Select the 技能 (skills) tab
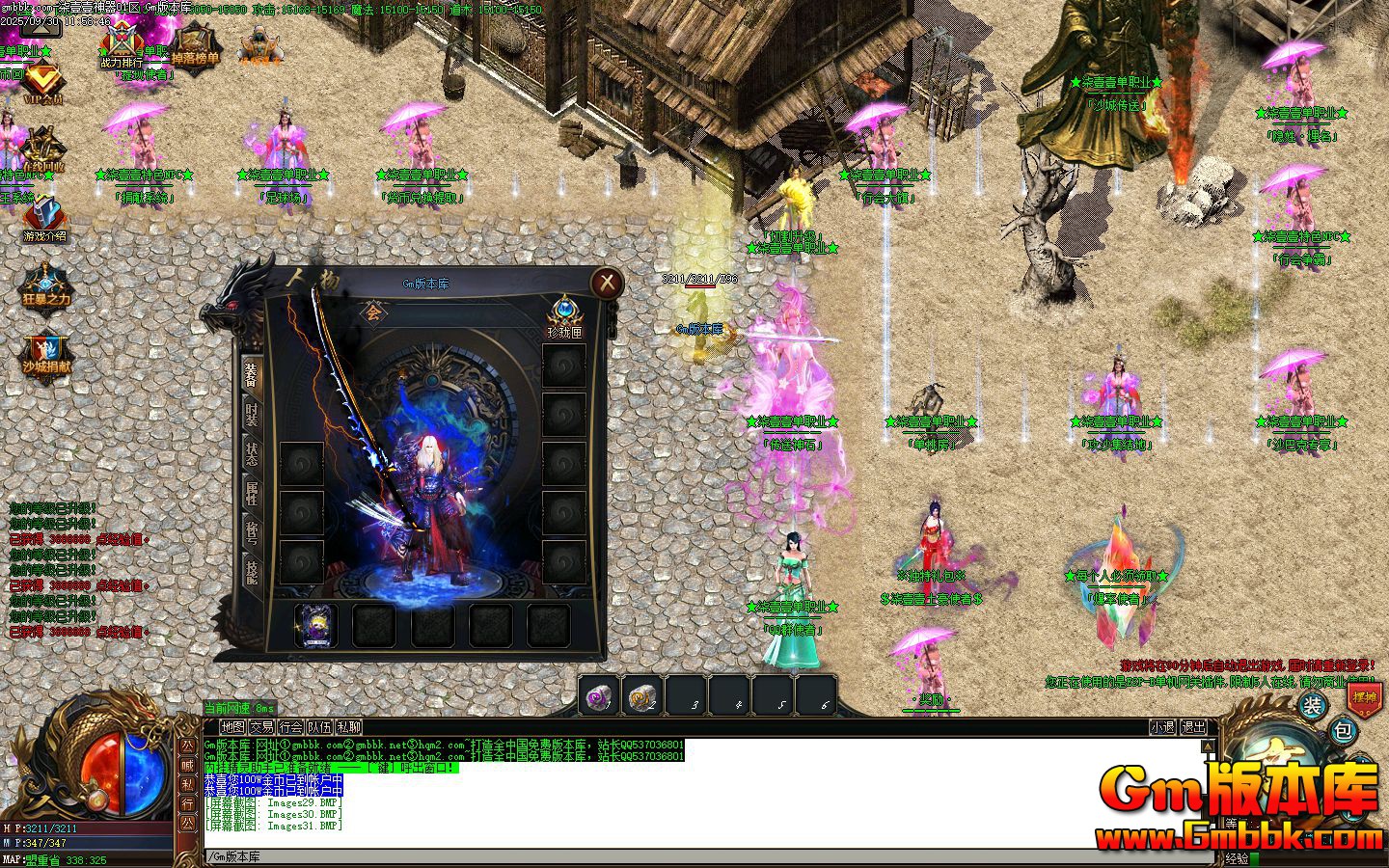Screen dimensions: 1389x868 (251, 572)
